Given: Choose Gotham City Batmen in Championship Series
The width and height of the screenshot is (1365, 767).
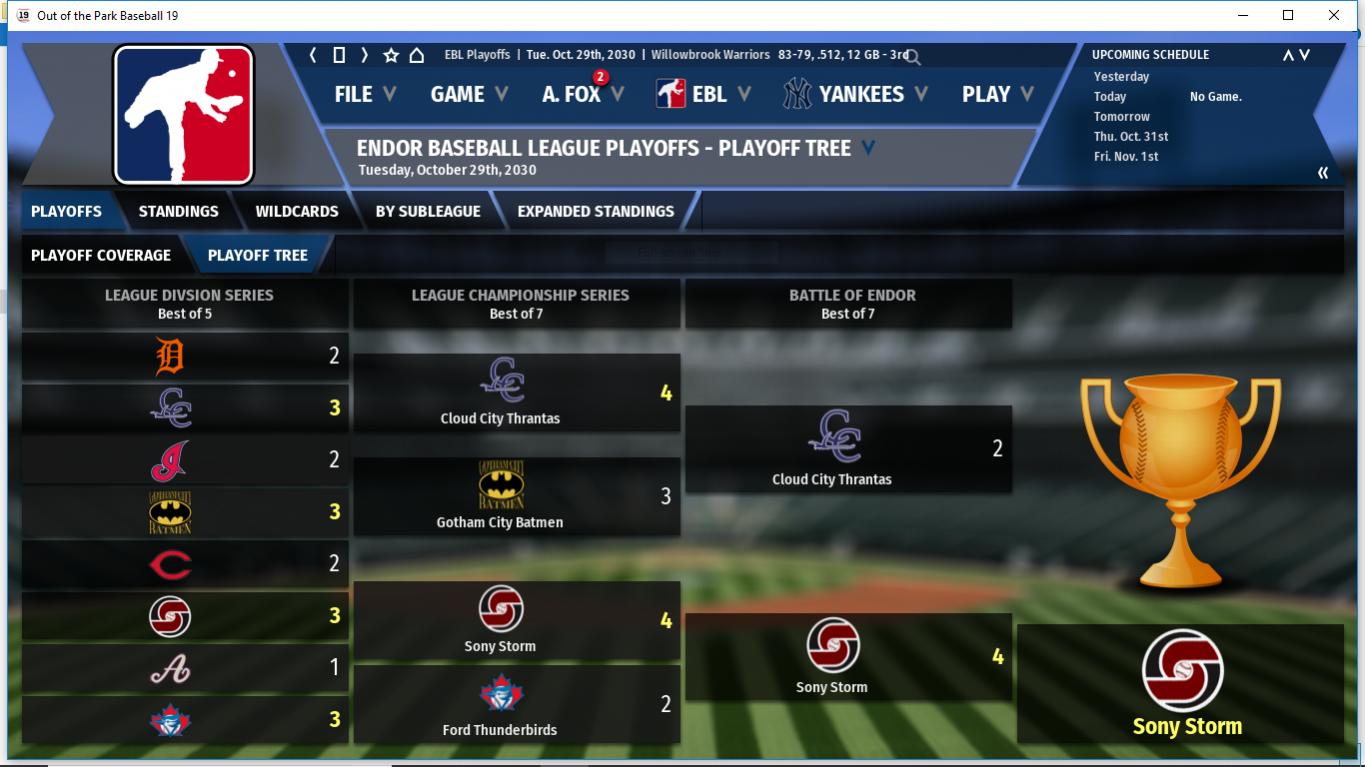Looking at the screenshot, I should click(x=499, y=497).
